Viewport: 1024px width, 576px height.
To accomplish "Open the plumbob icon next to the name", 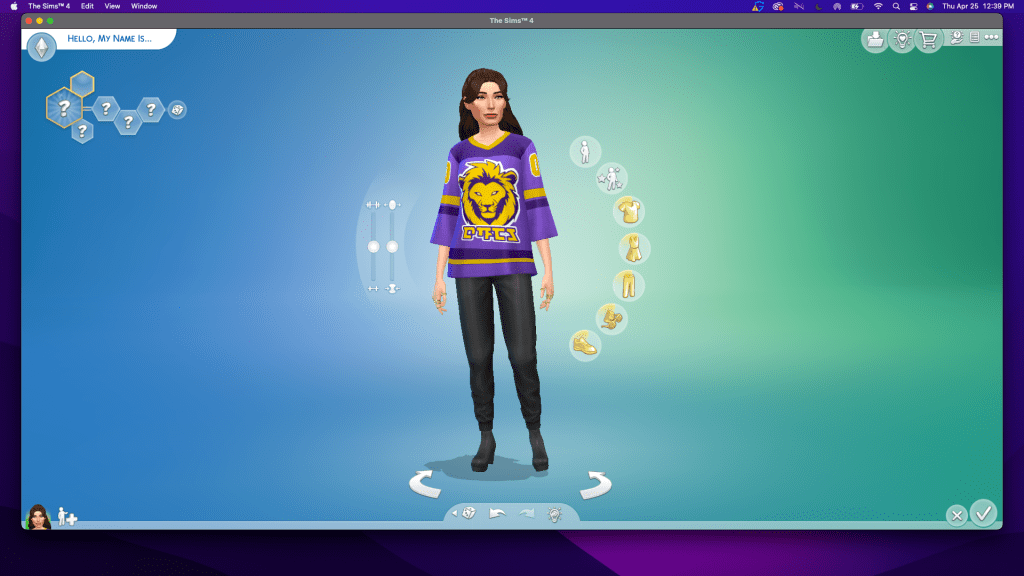I will [x=41, y=47].
